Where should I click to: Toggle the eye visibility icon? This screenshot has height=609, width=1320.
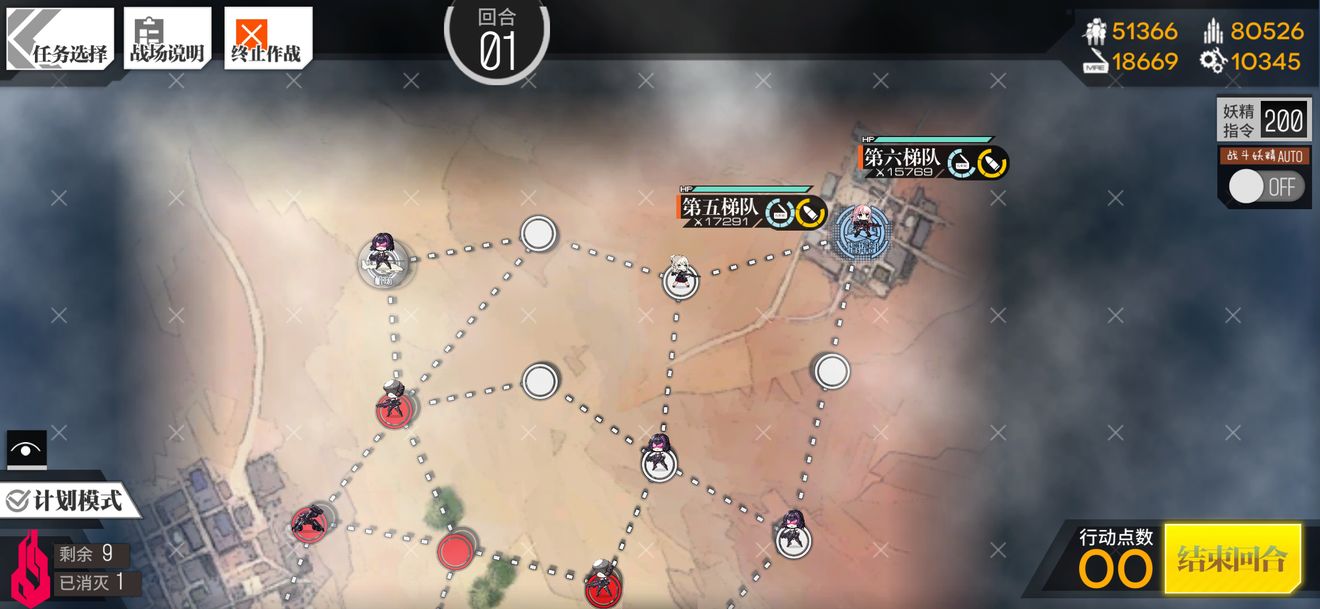click(26, 450)
